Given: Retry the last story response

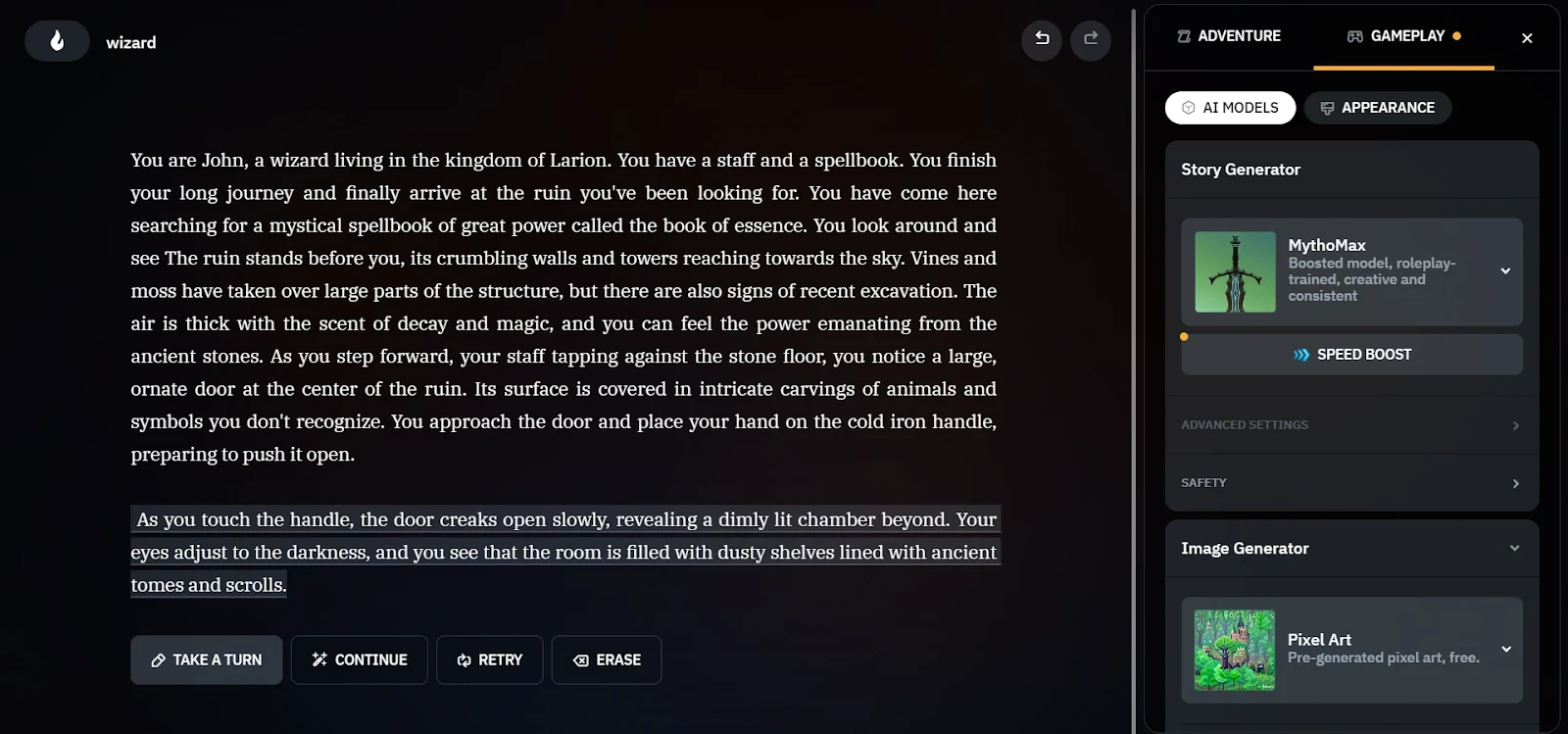Looking at the screenshot, I should tap(489, 660).
